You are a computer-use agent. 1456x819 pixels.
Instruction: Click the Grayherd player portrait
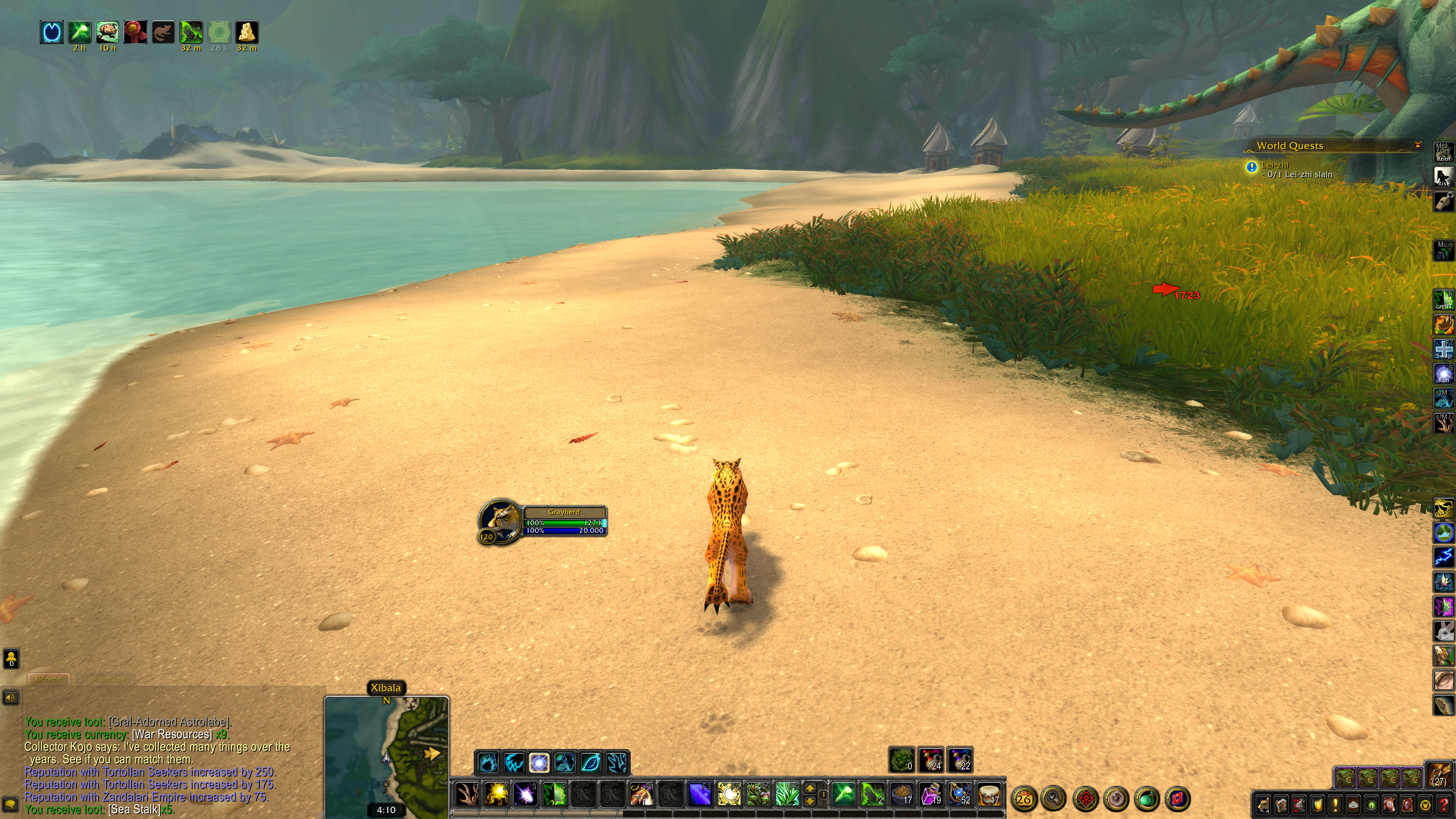pyautogui.click(x=500, y=521)
